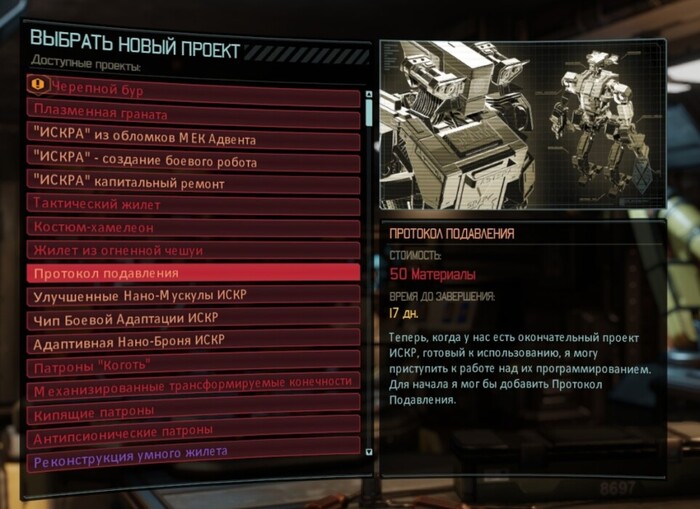Click the project list scrollbar down arrow
The width and height of the screenshot is (700, 509).
click(369, 451)
